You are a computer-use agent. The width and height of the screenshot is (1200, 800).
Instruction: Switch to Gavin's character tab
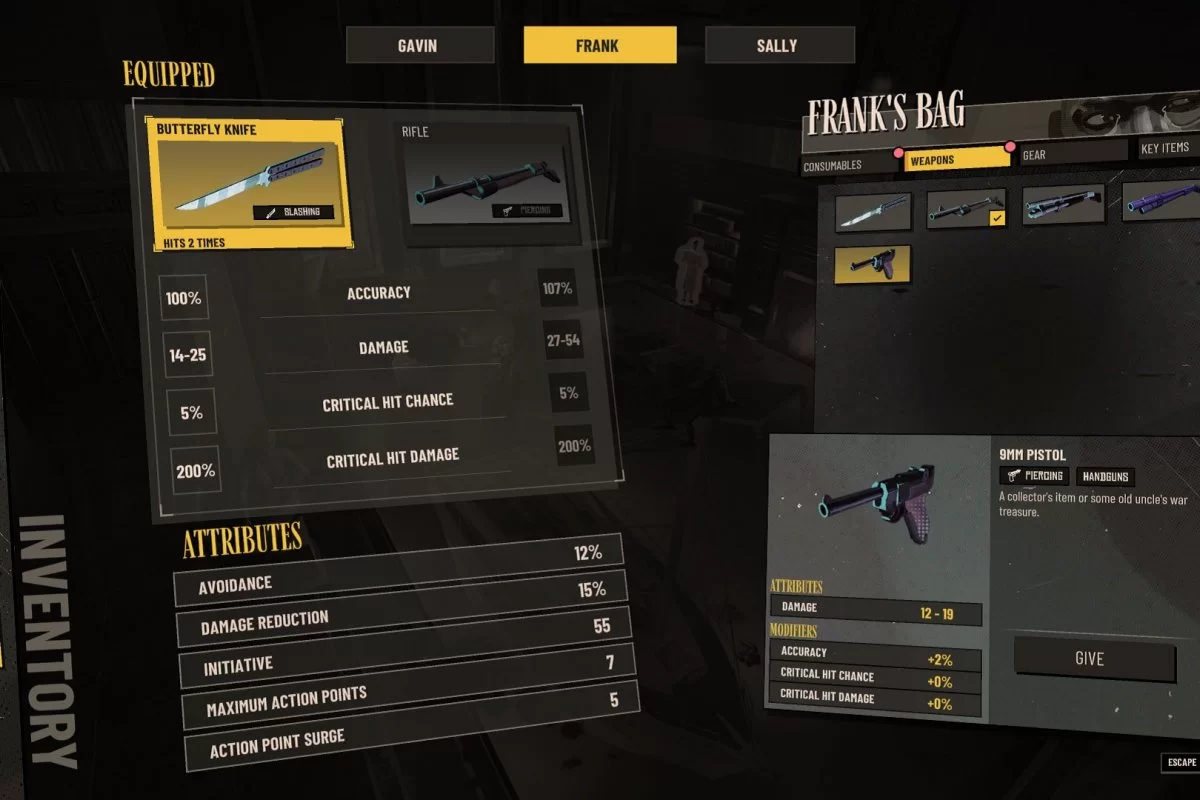pos(420,45)
